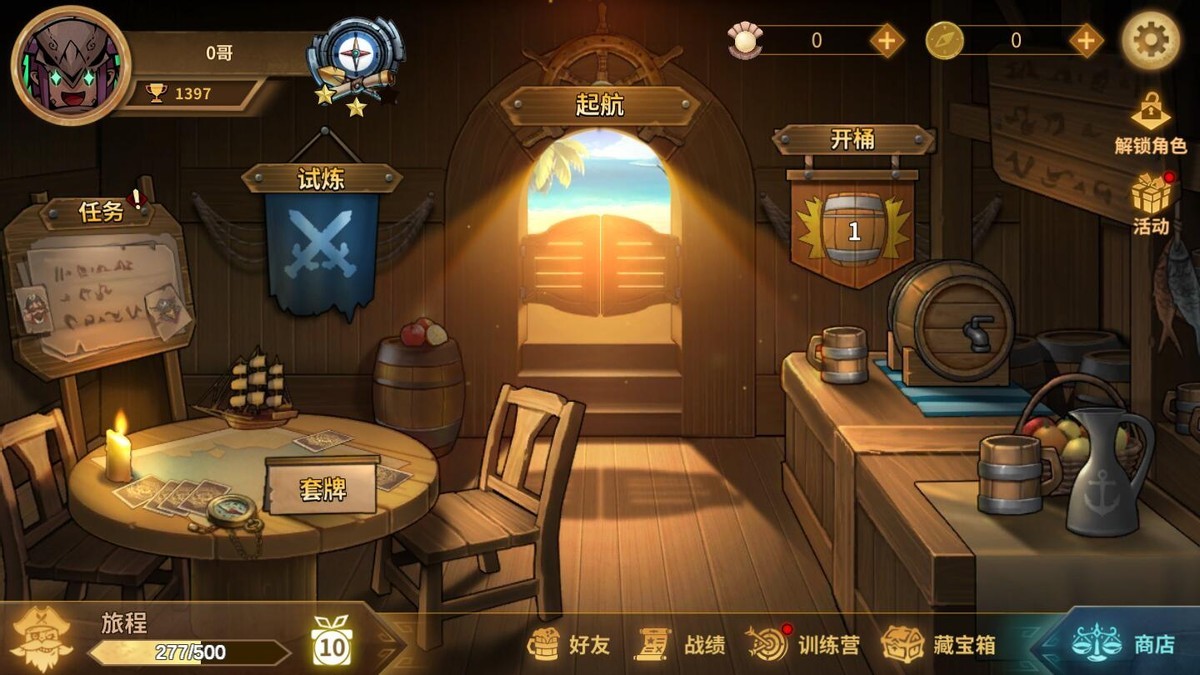Click the compass rank badge
Screen dimensions: 1200x675
click(x=356, y=62)
